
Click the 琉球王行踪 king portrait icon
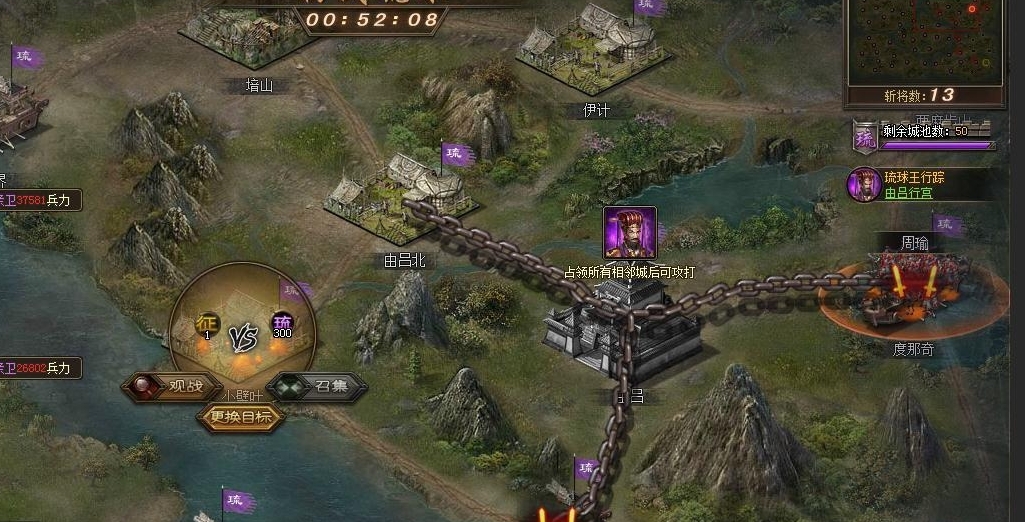tap(863, 184)
